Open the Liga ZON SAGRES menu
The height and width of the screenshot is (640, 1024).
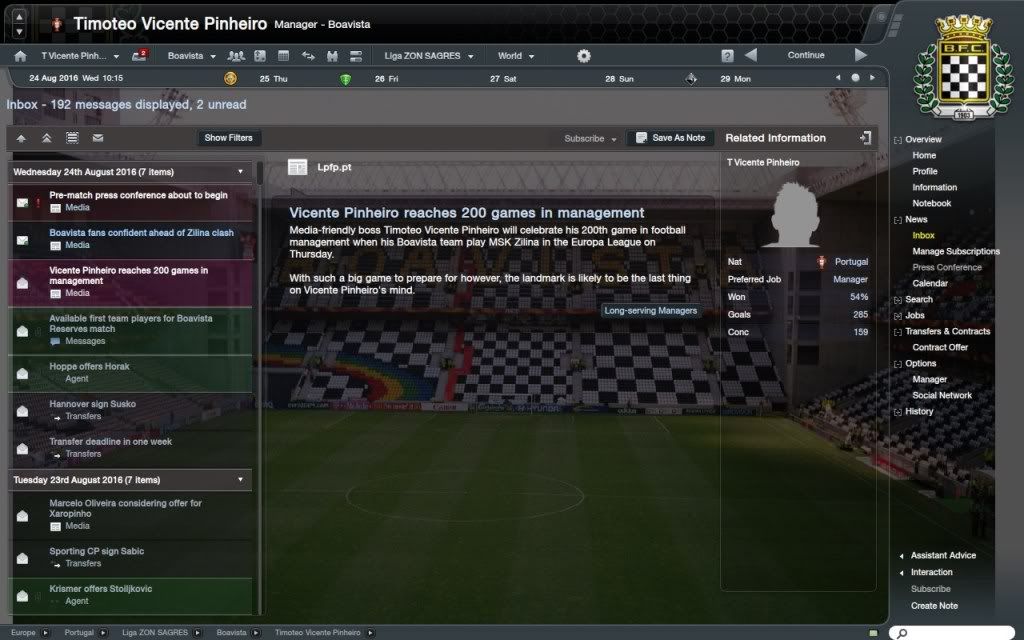[x=428, y=56]
